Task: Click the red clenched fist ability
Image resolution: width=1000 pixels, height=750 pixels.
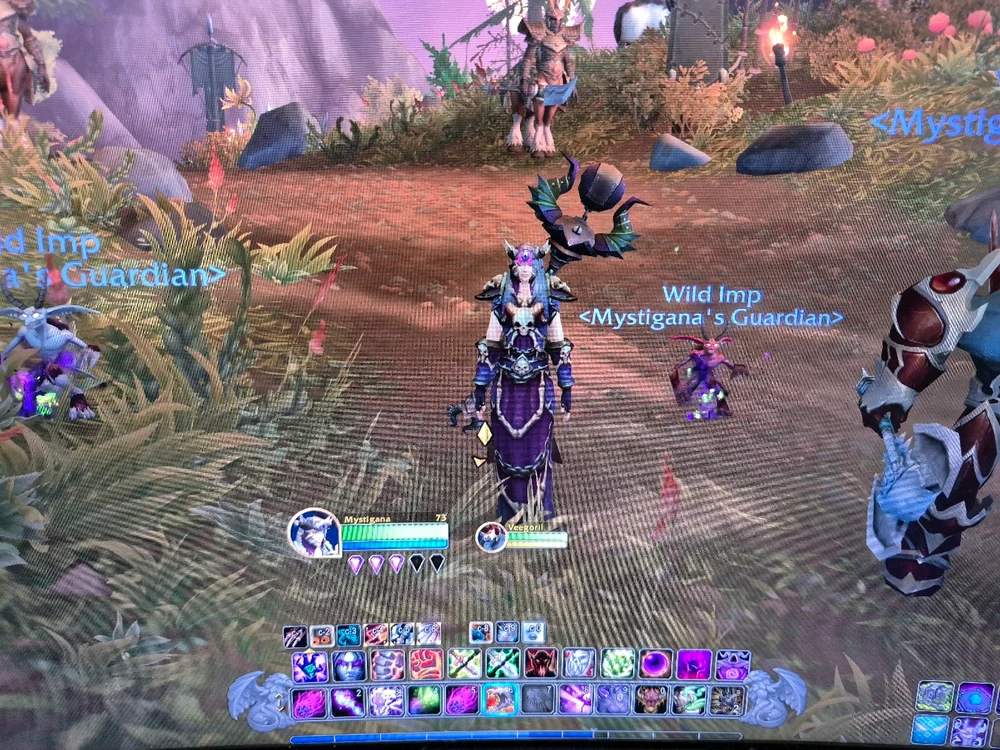Action: click(425, 664)
